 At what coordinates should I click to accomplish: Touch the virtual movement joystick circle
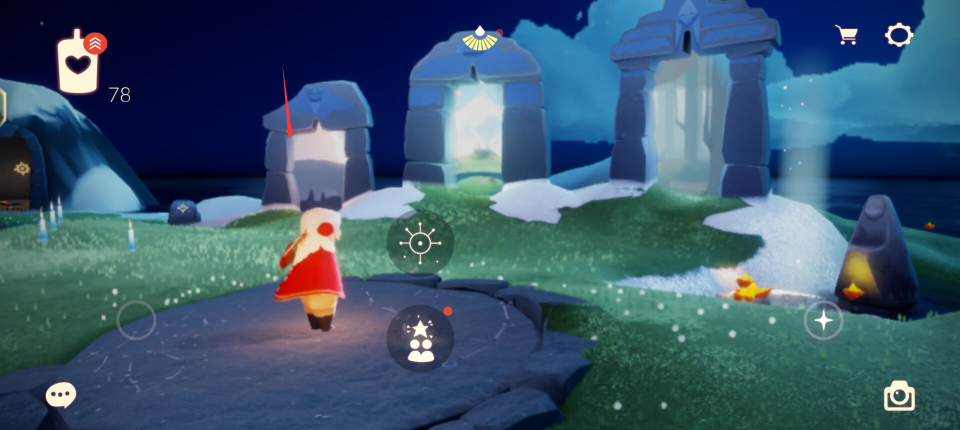(136, 321)
